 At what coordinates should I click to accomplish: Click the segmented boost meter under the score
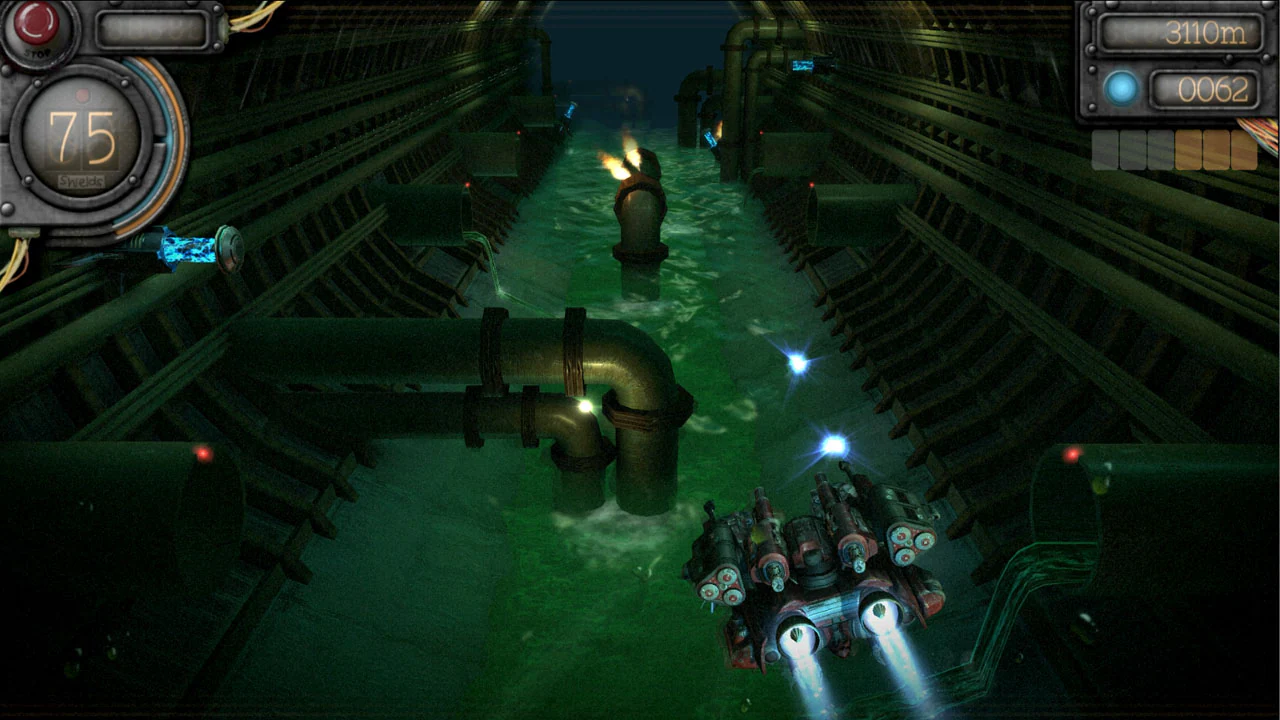point(1177,149)
